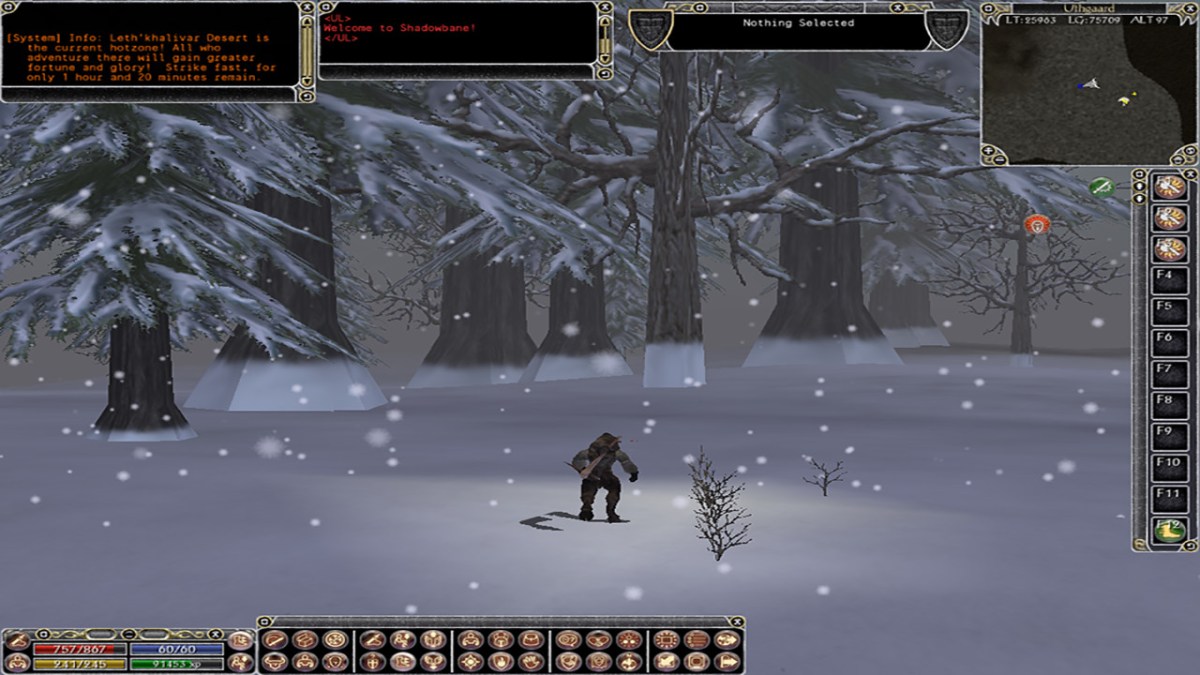This screenshot has height=675, width=1200.
Task: Close the bottom action toolbar
Action: [737, 621]
